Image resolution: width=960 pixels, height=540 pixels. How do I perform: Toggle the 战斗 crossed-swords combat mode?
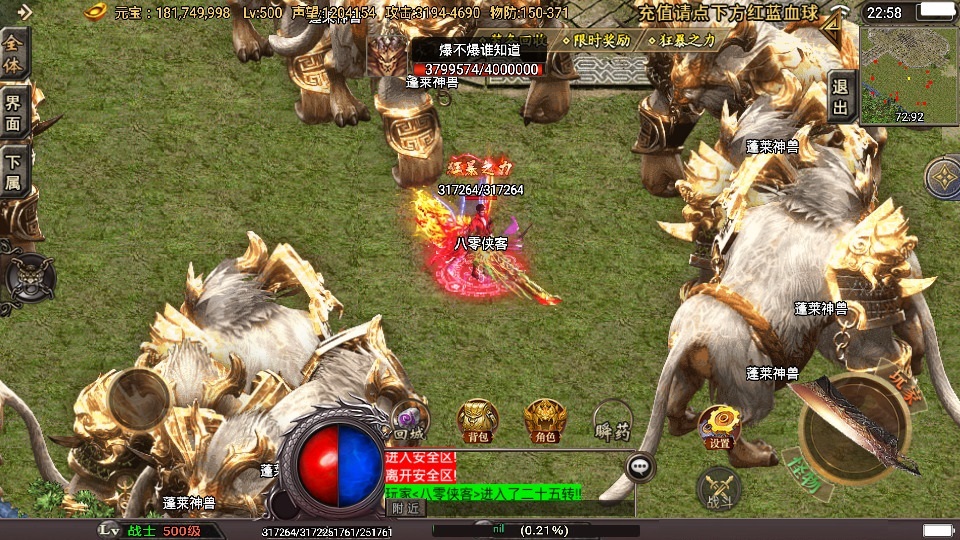[x=718, y=489]
